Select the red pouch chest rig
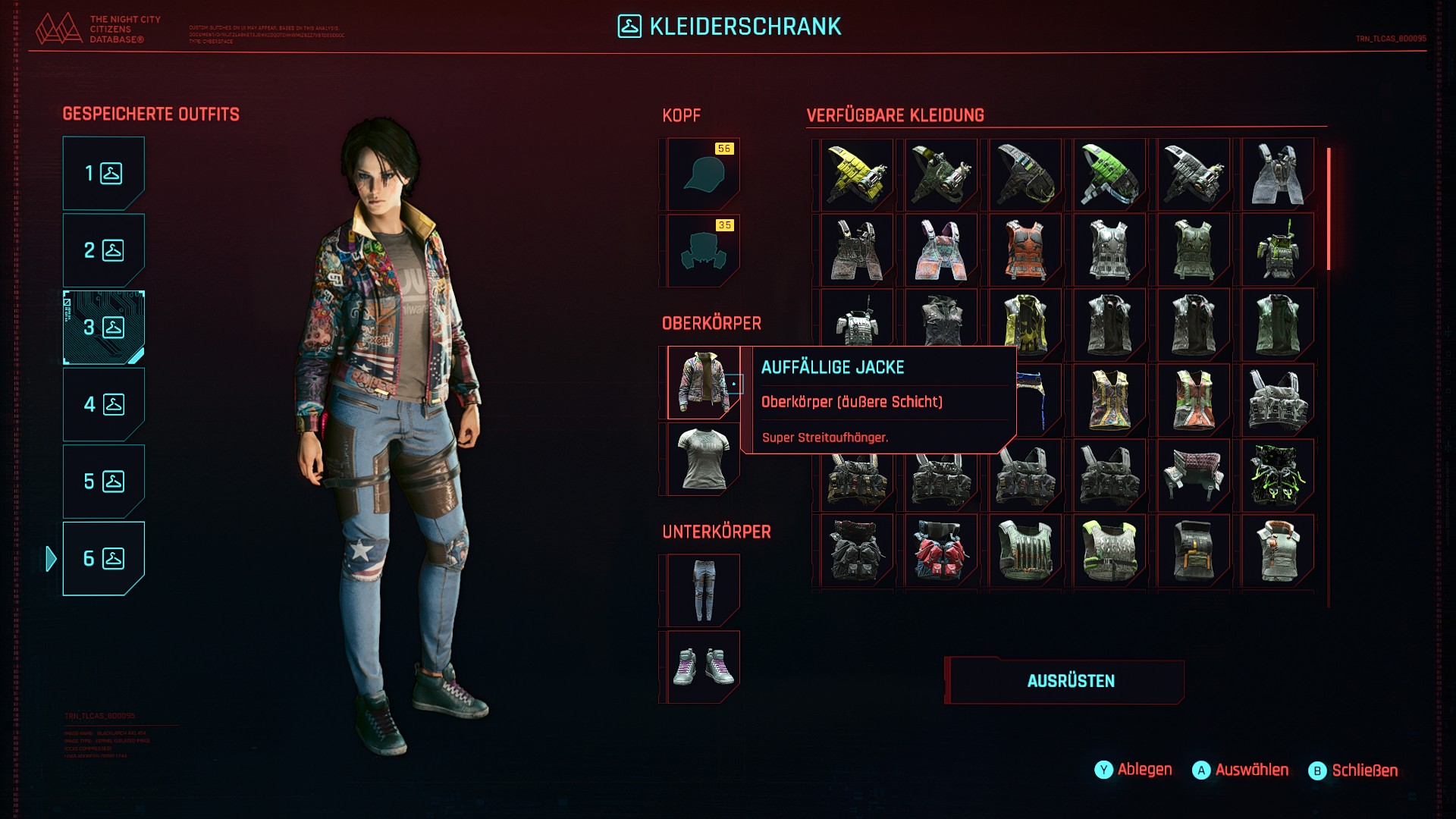The image size is (1456, 819). tap(941, 551)
